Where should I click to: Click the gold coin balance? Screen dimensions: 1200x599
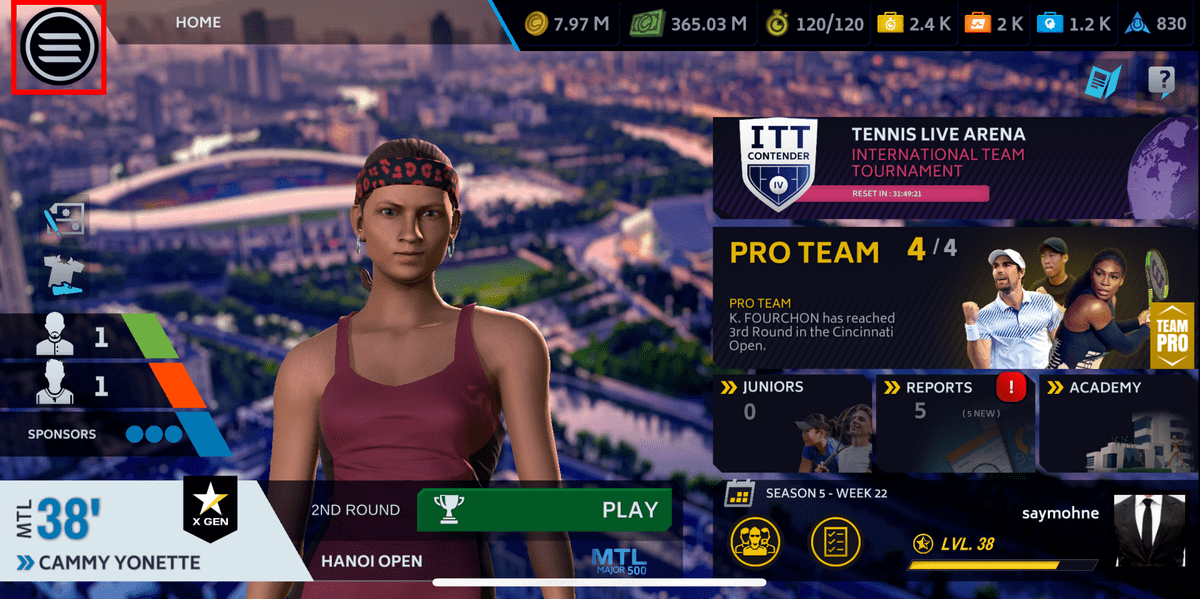pyautogui.click(x=567, y=24)
